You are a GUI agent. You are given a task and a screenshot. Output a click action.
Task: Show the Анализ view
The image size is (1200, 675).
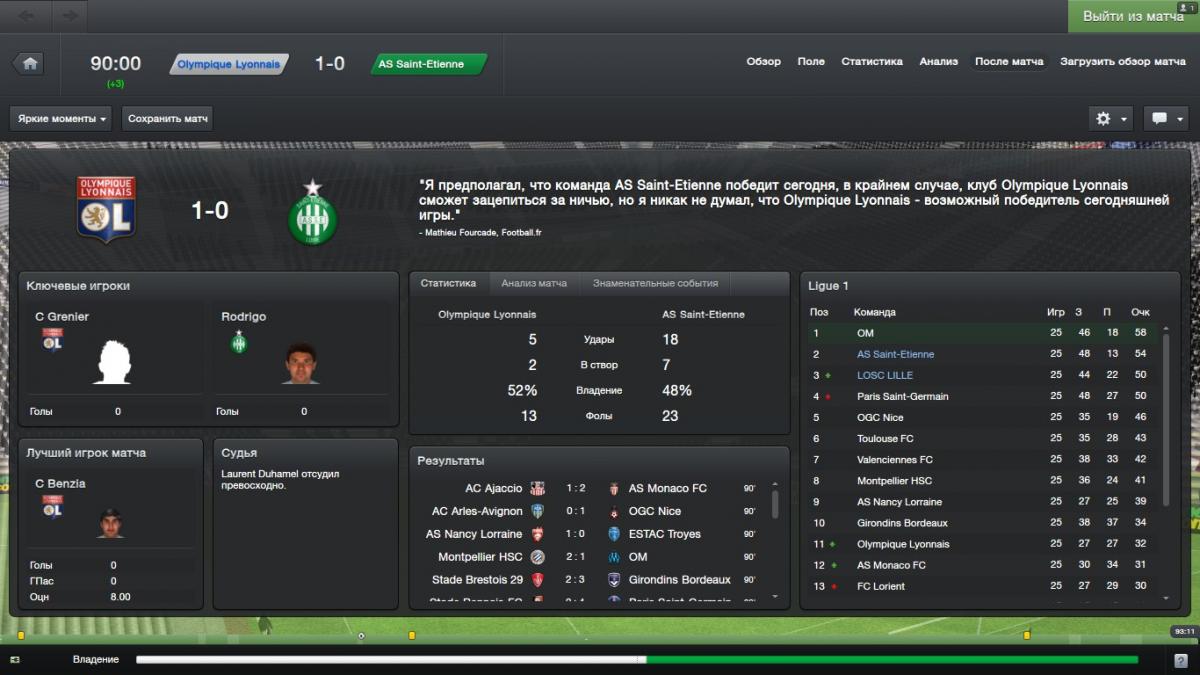(x=939, y=62)
